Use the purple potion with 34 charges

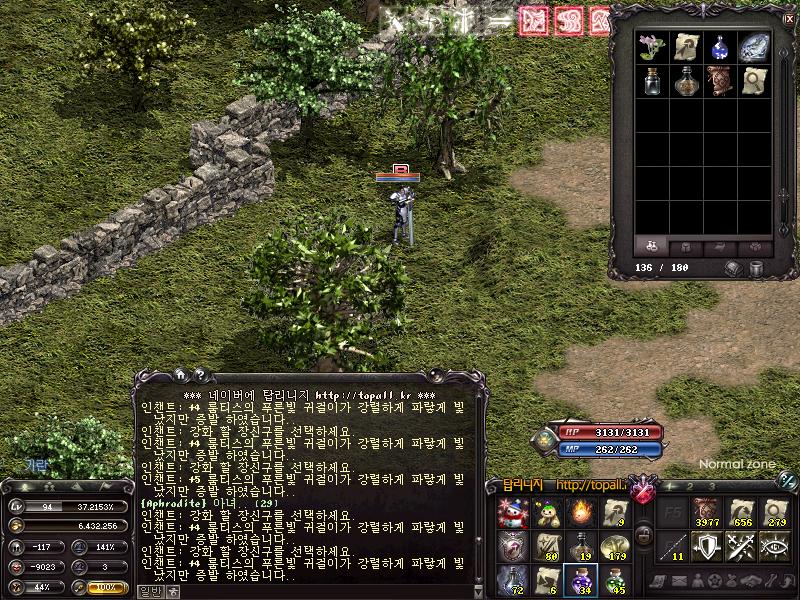(580, 580)
